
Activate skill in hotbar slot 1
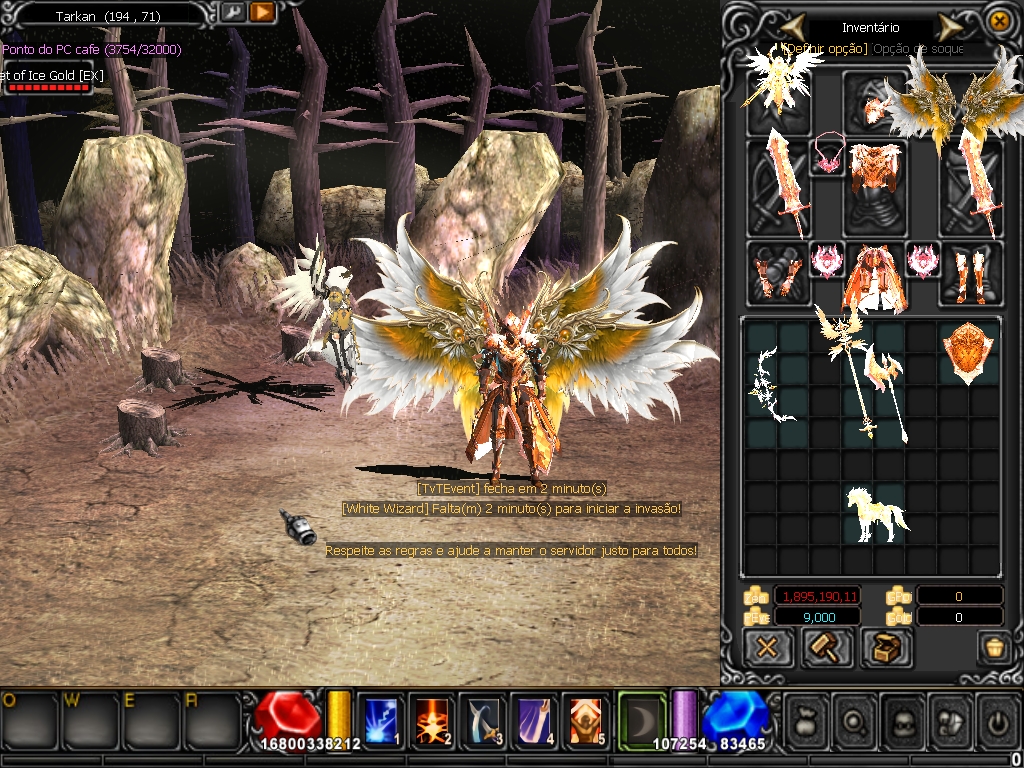(x=381, y=720)
